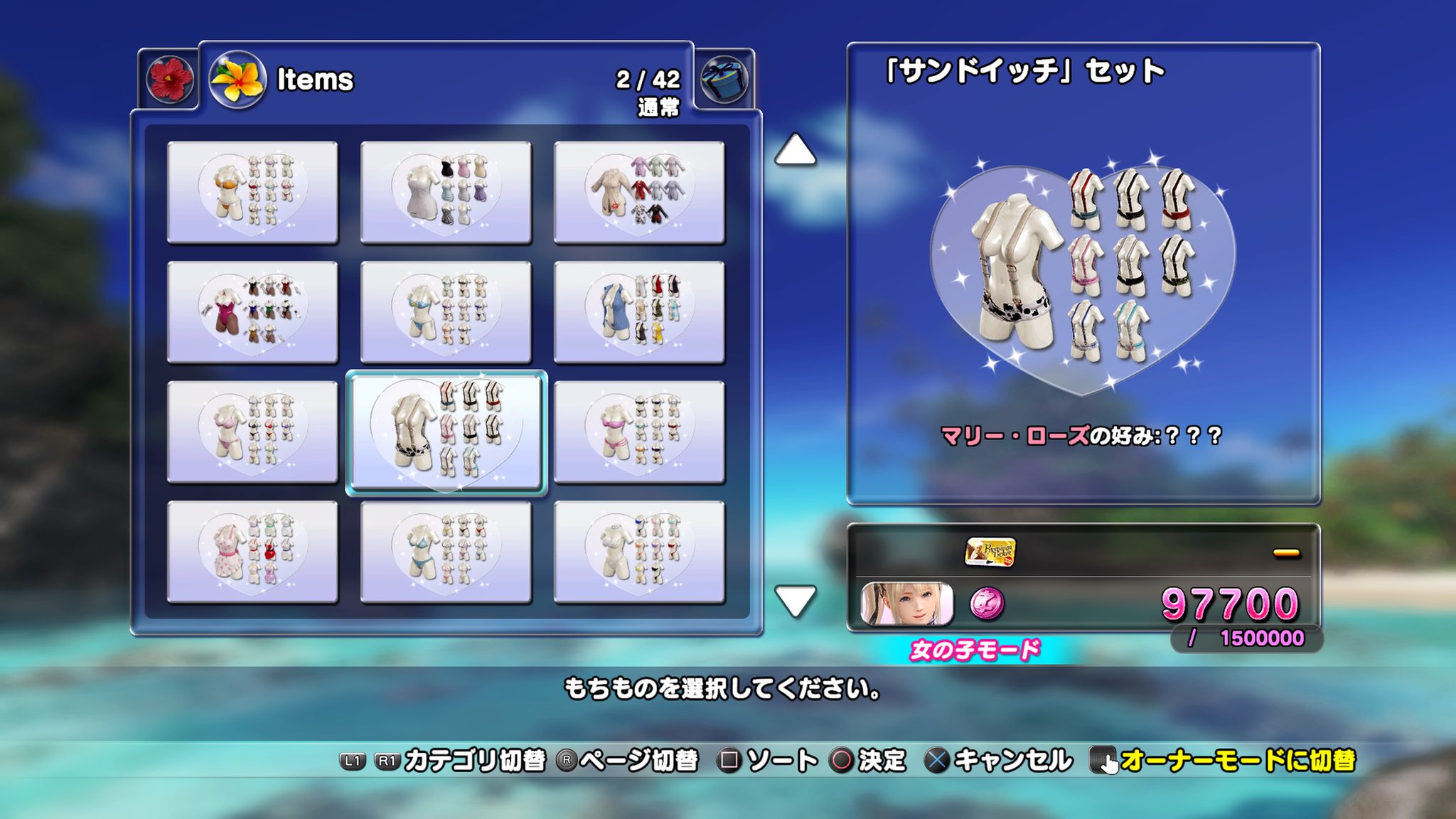The image size is (1456, 819).
Task: Advance to the next page with the down arrow
Action: click(x=795, y=601)
